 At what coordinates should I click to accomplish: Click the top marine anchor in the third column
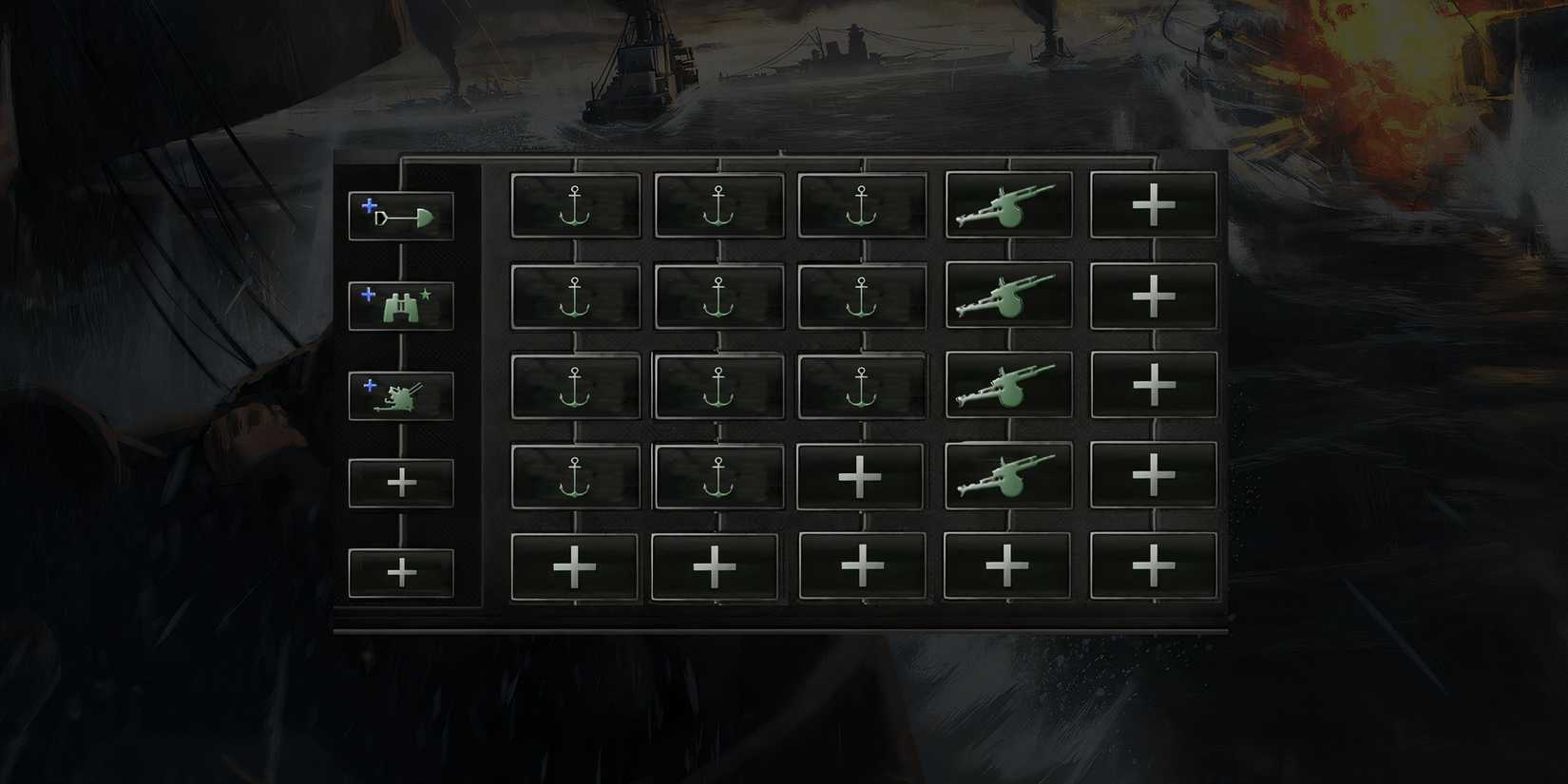[x=862, y=204]
